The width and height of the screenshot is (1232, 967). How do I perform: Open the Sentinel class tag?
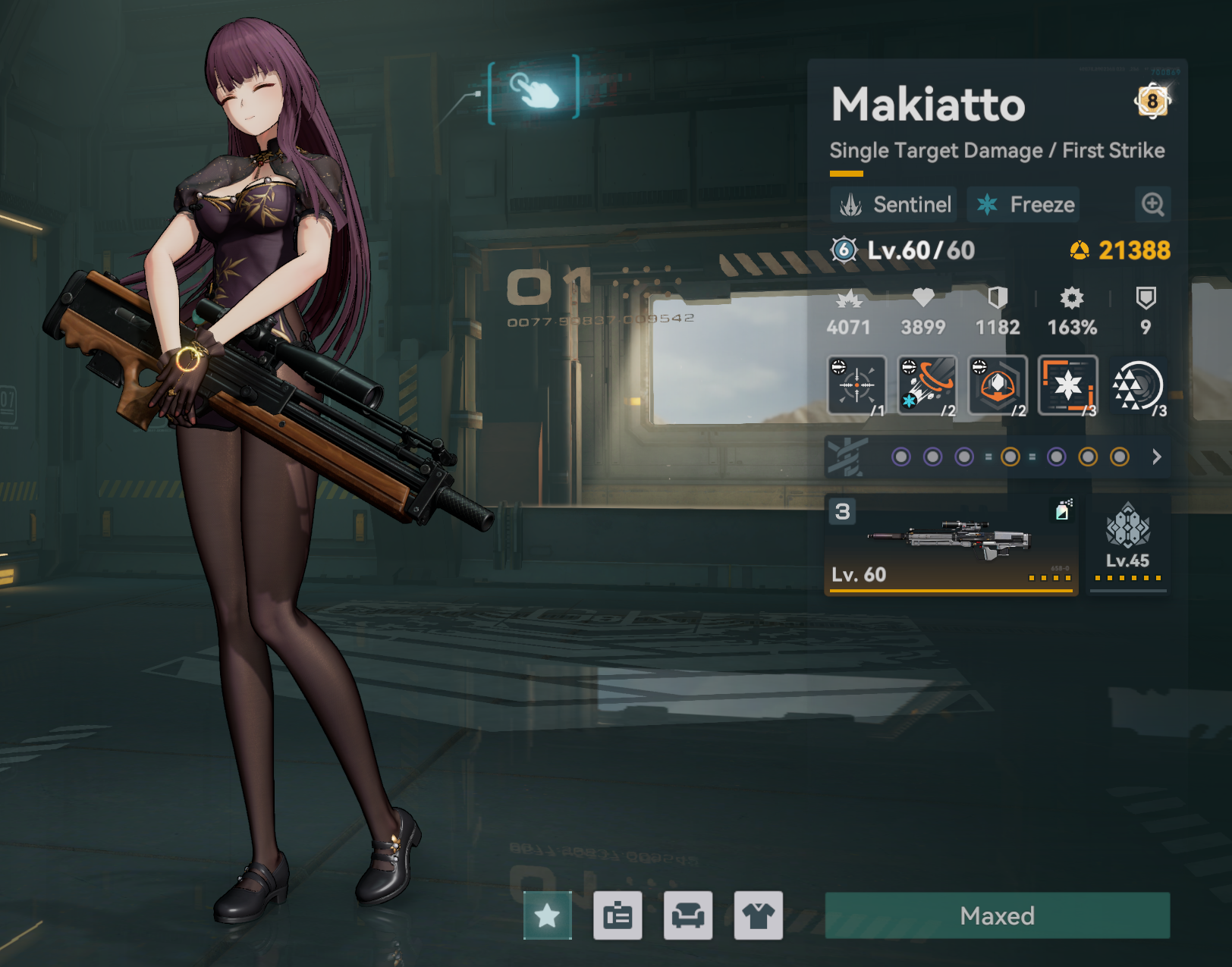[x=894, y=205]
